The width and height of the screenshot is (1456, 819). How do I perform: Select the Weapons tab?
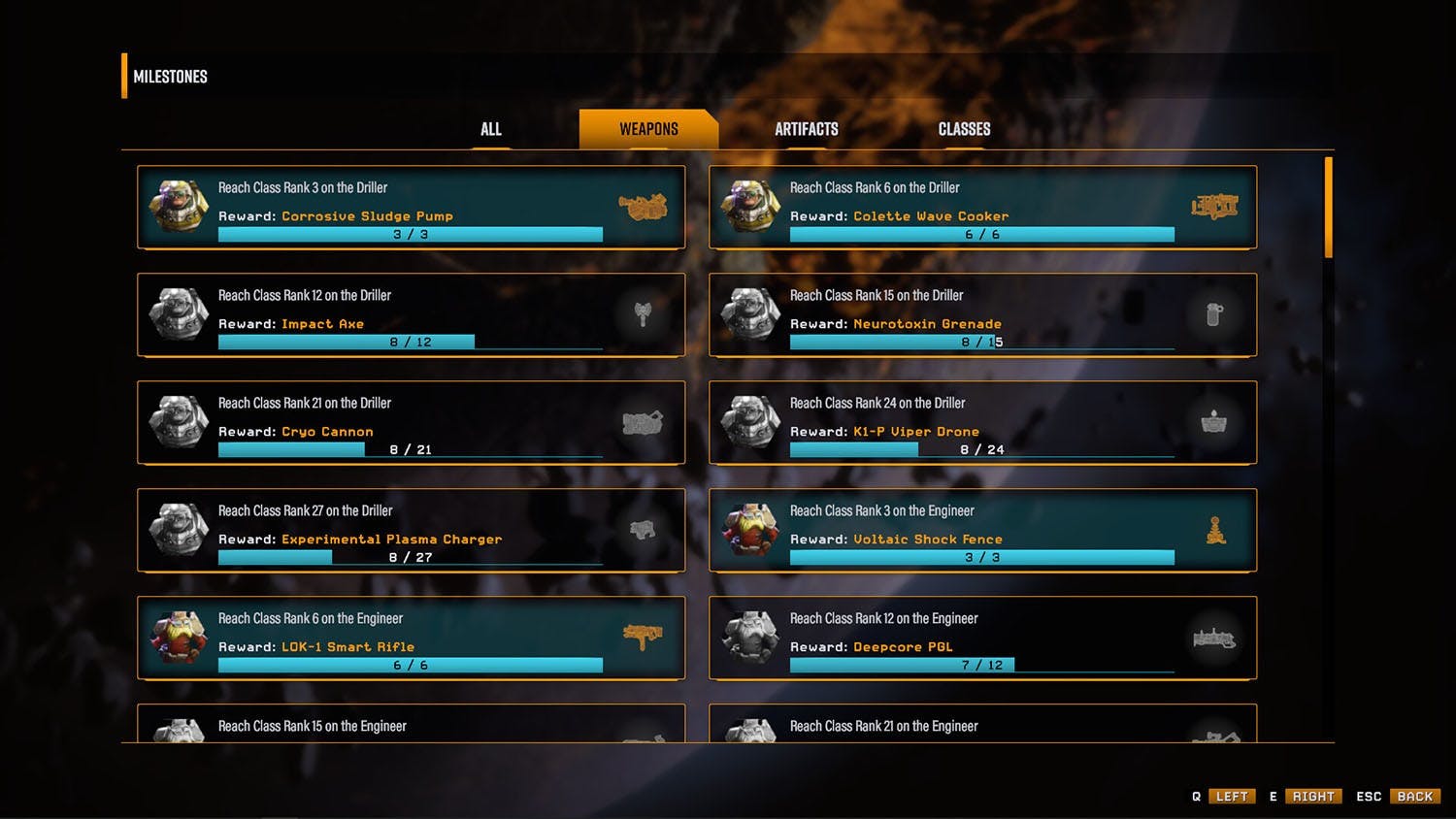[x=648, y=129]
